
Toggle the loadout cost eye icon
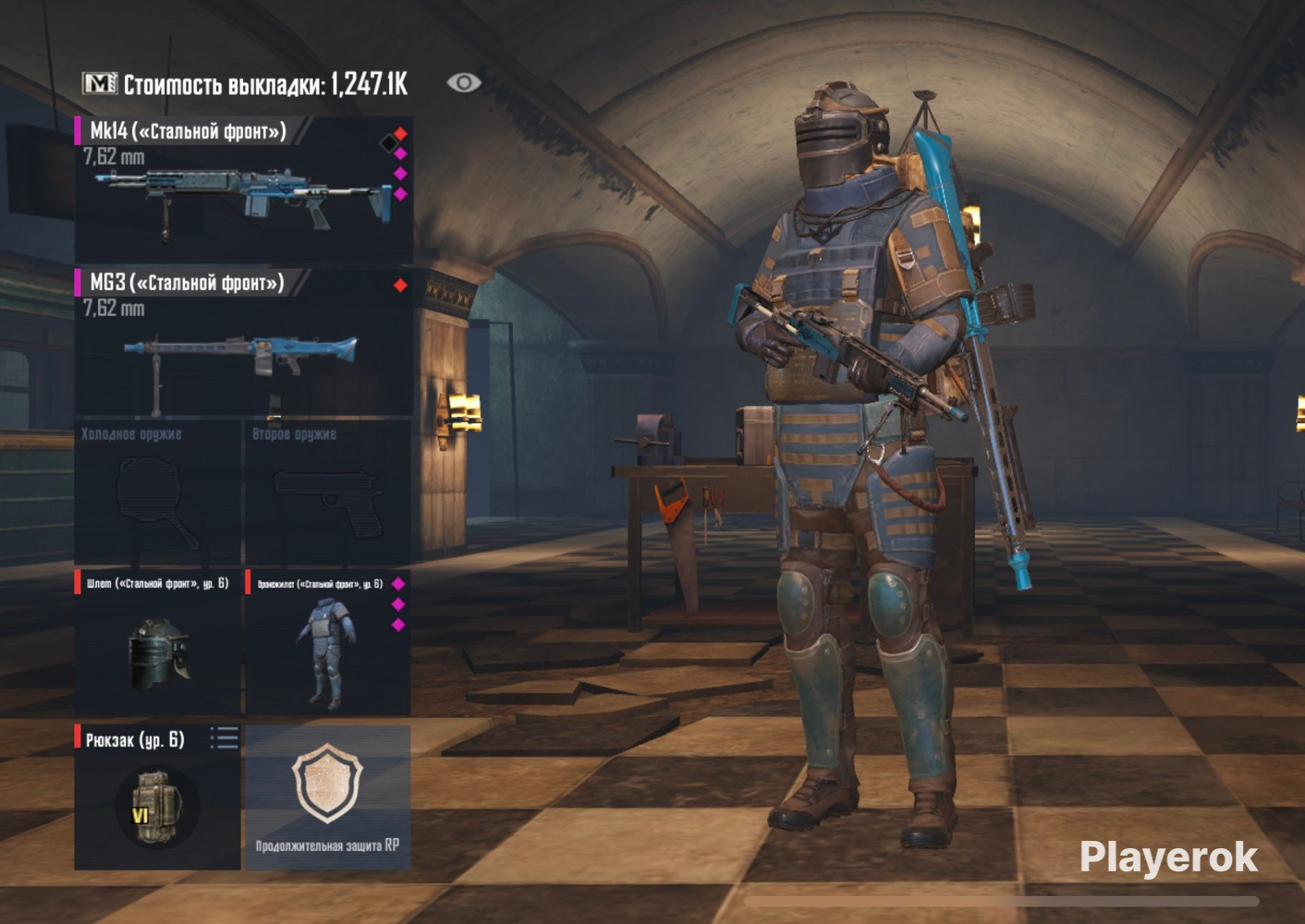(463, 83)
